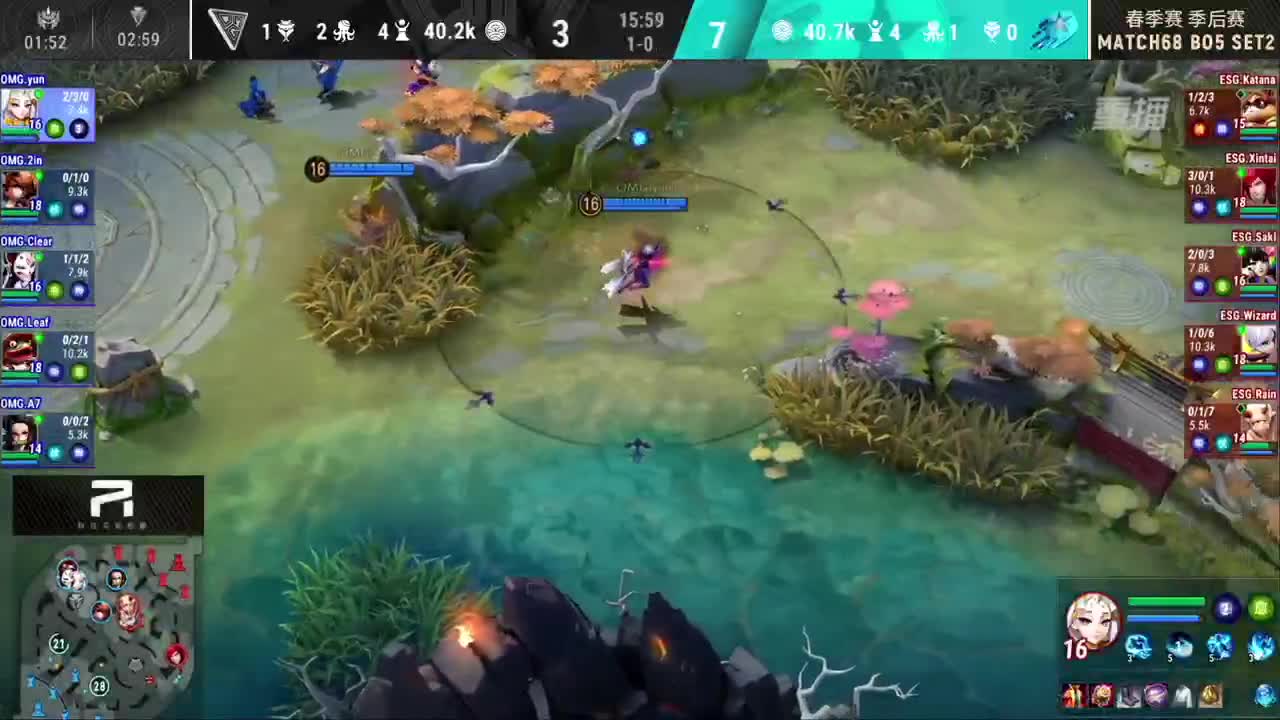1280x720 pixels.
Task: Click ESG.Wizard's hero portrait
Action: 1258,345
